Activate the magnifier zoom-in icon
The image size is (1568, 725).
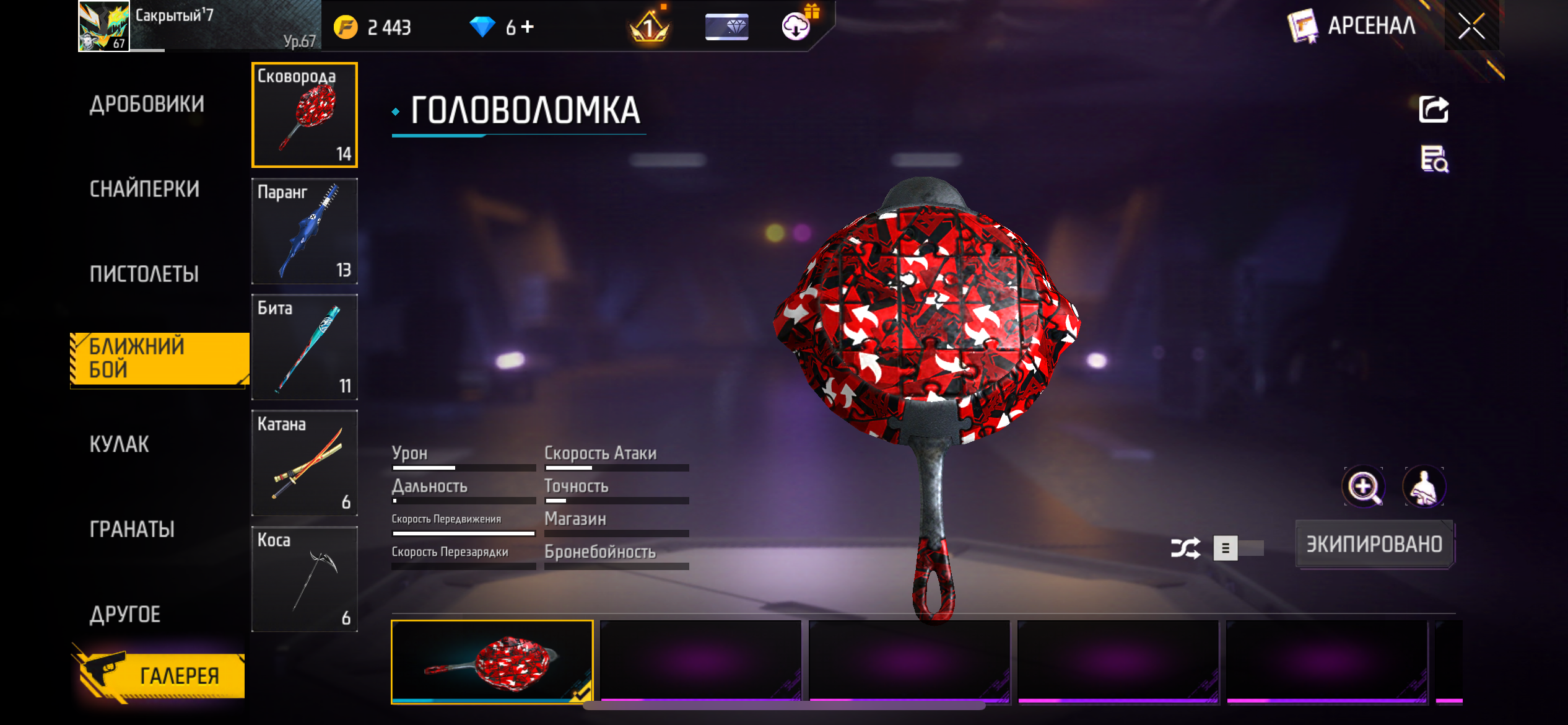1363,487
